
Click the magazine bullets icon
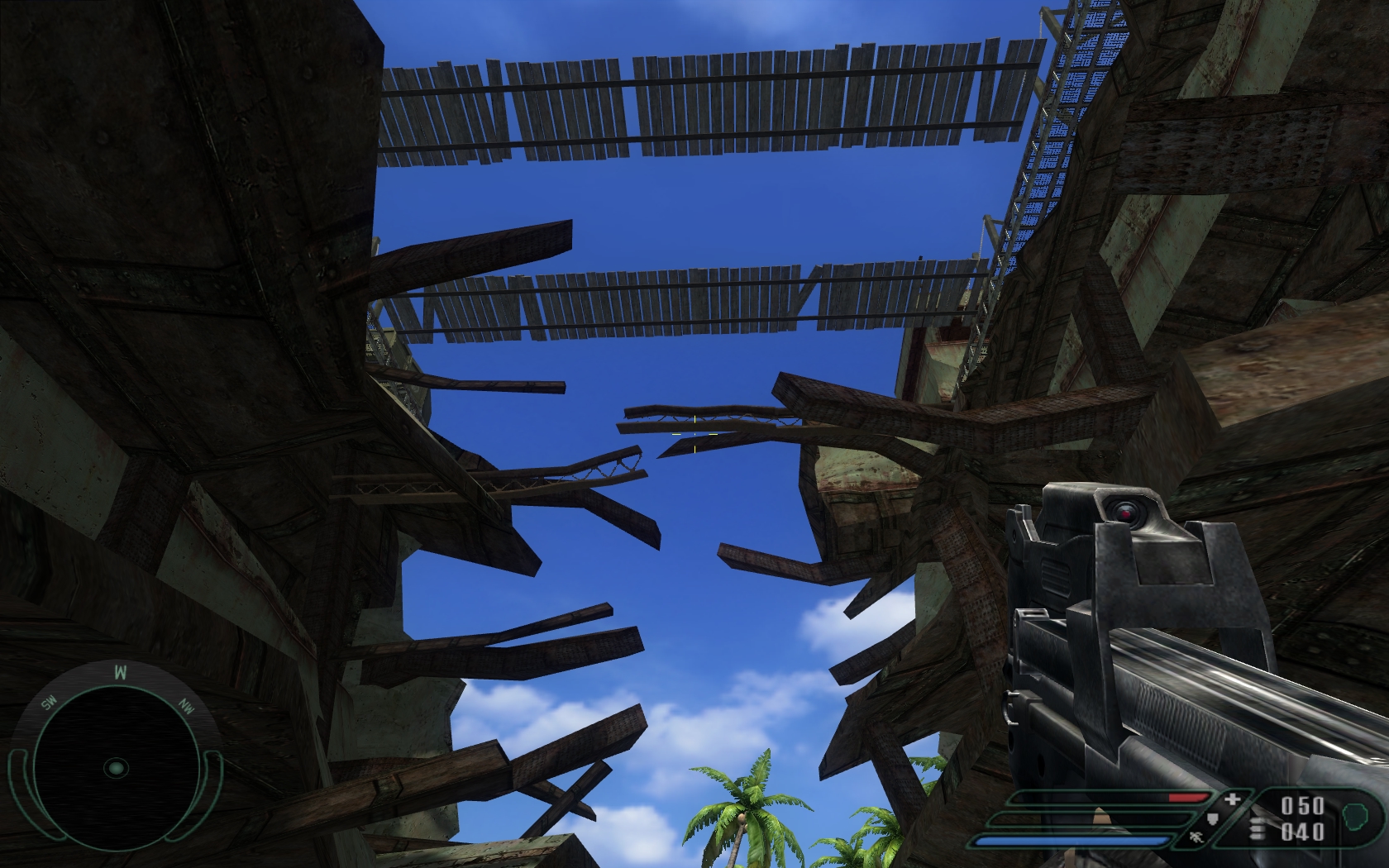point(1258,828)
